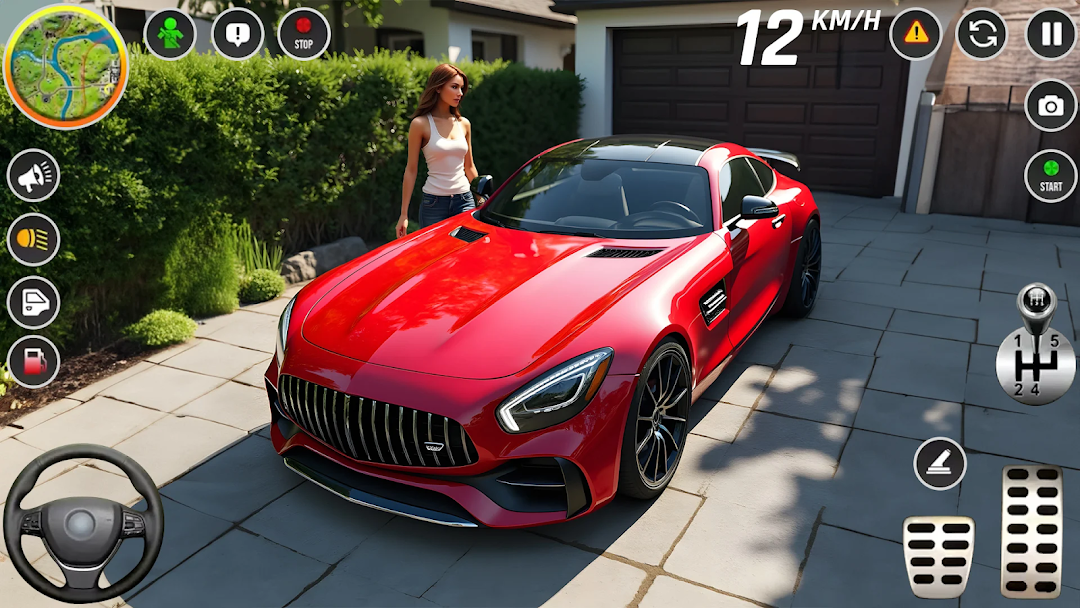Open the circular minimap

(x=66, y=66)
